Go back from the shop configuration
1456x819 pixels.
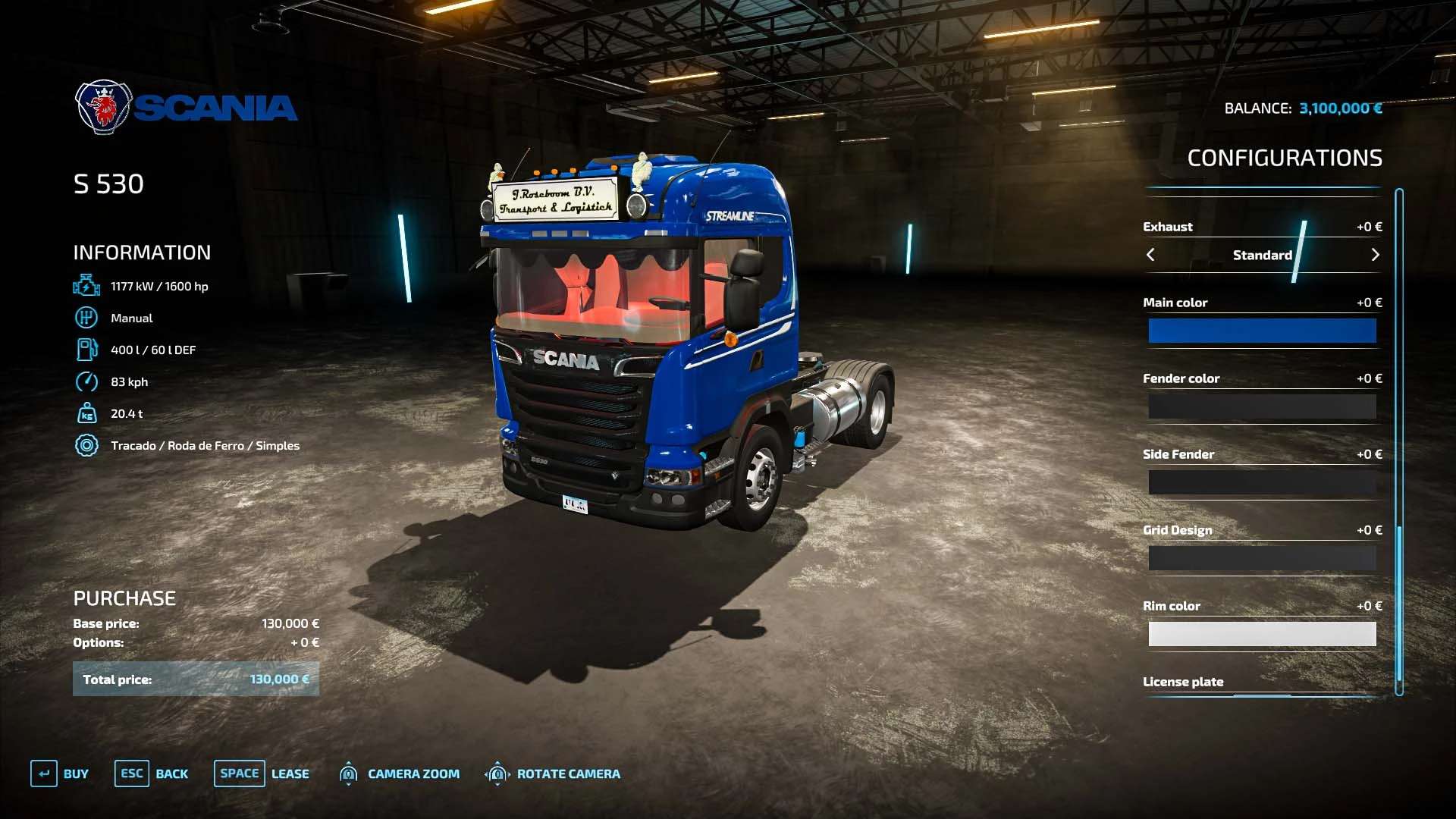[x=152, y=773]
